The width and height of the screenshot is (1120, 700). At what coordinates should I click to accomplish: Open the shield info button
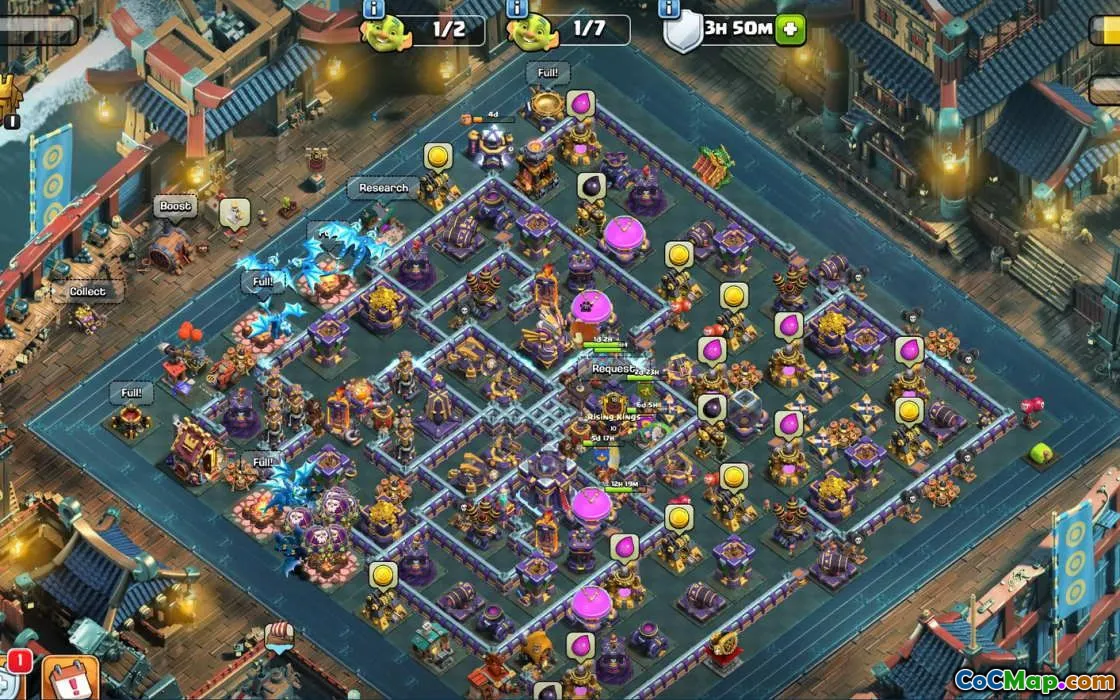coord(669,9)
